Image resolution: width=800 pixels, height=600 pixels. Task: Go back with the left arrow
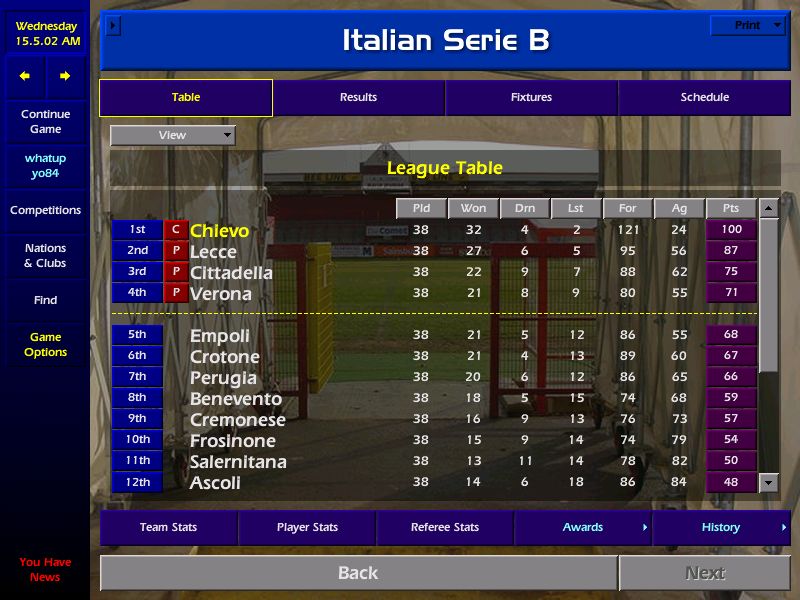pos(25,76)
